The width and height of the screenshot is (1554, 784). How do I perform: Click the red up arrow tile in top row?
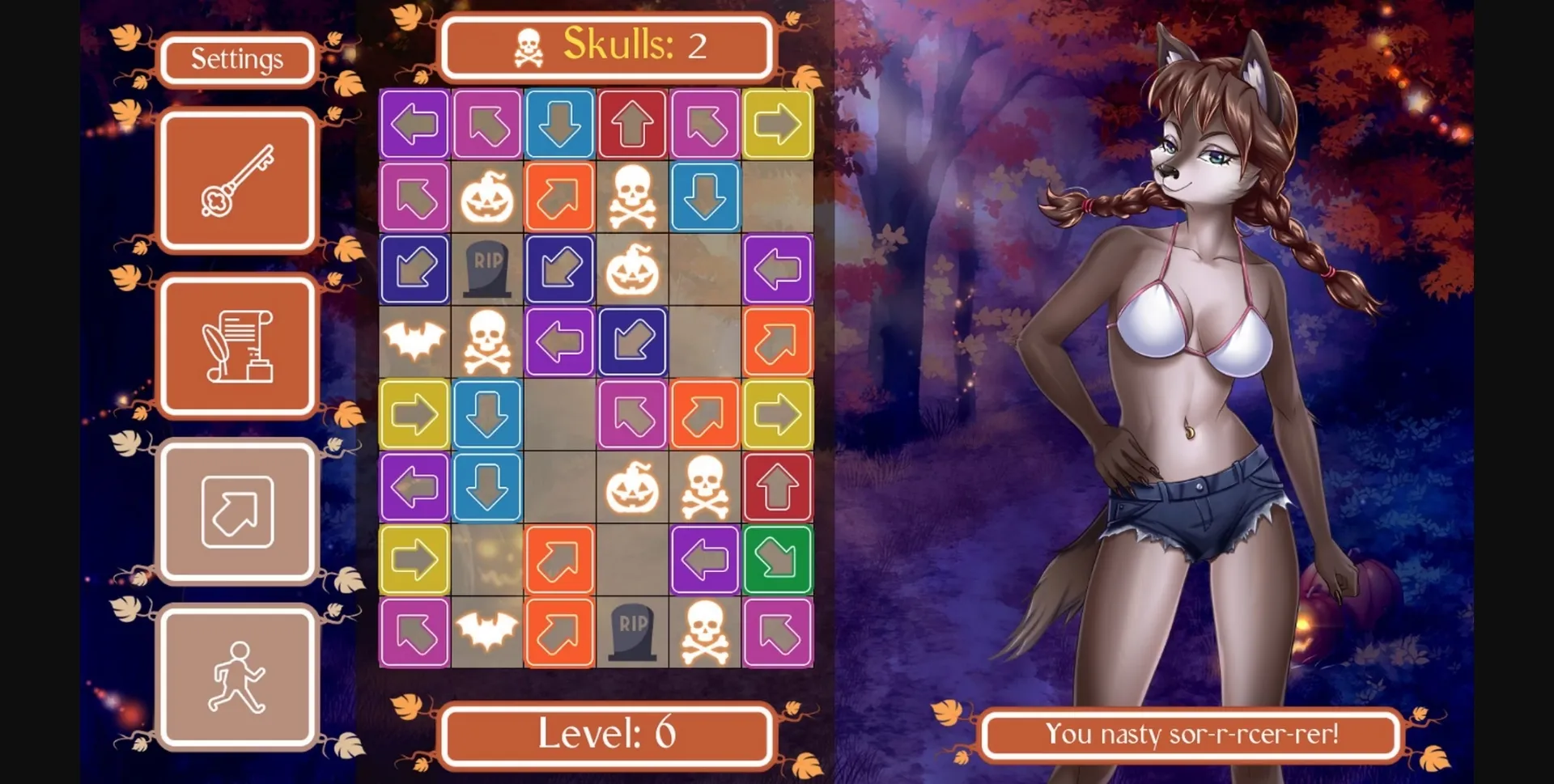tap(632, 124)
